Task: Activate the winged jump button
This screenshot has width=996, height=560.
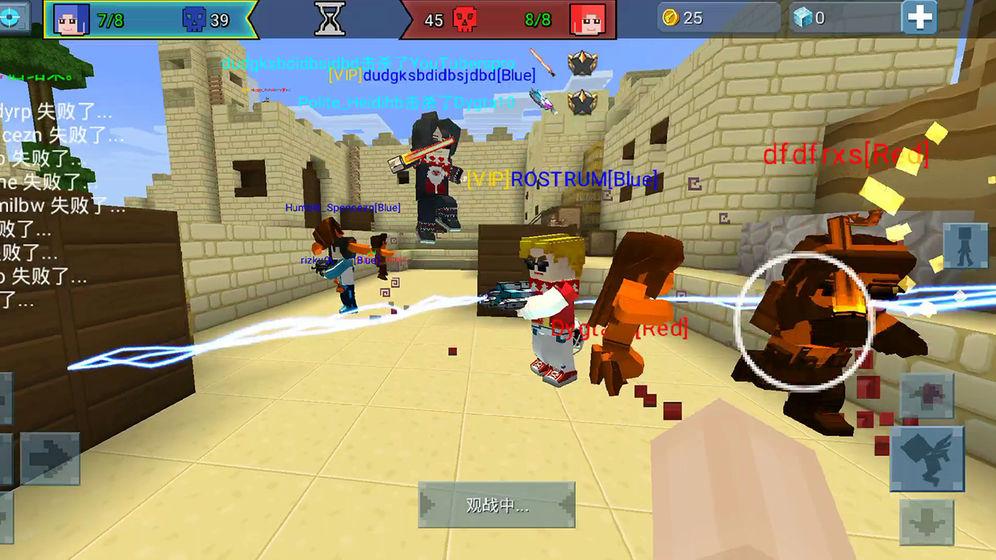Action: tap(927, 459)
